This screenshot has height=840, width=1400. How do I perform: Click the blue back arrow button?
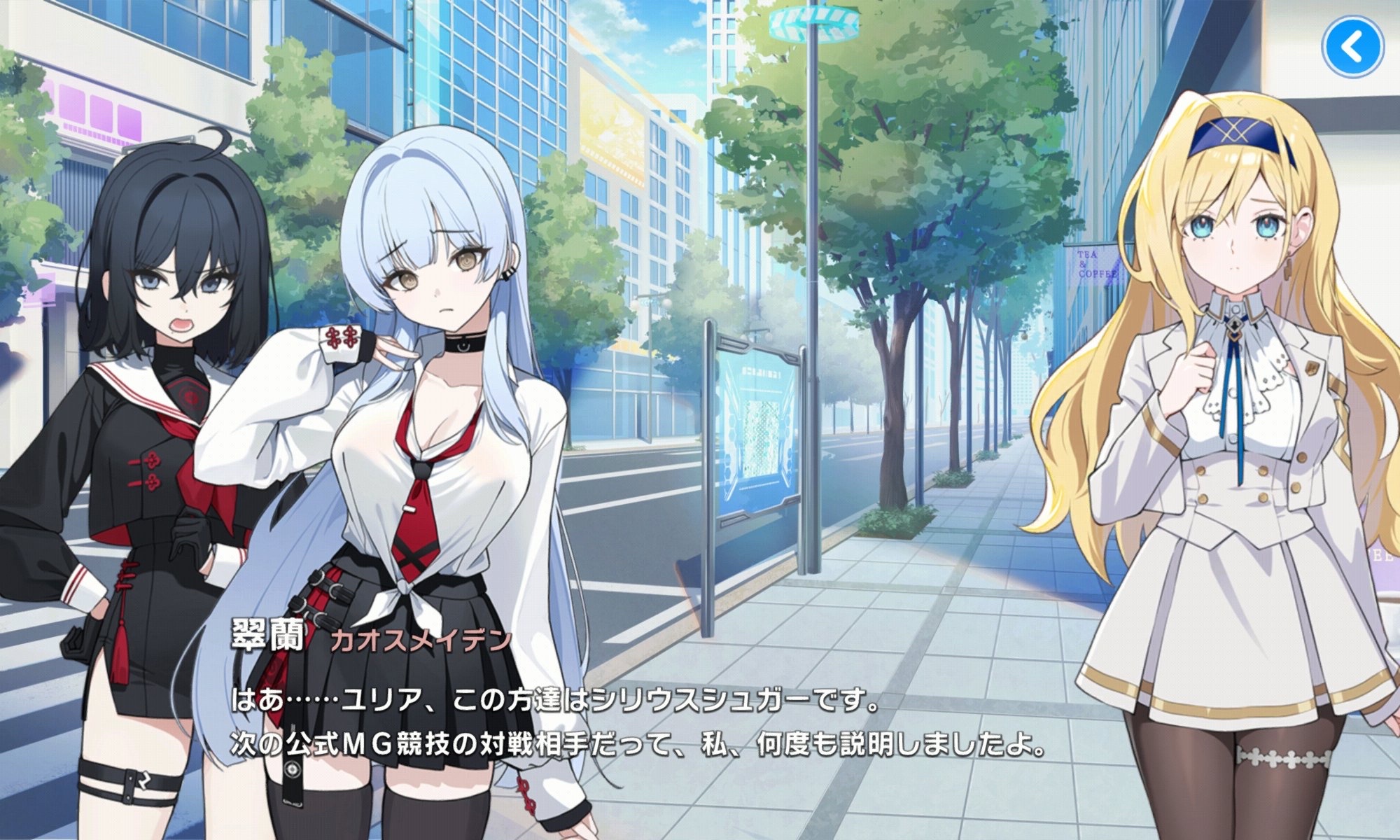(x=1352, y=47)
